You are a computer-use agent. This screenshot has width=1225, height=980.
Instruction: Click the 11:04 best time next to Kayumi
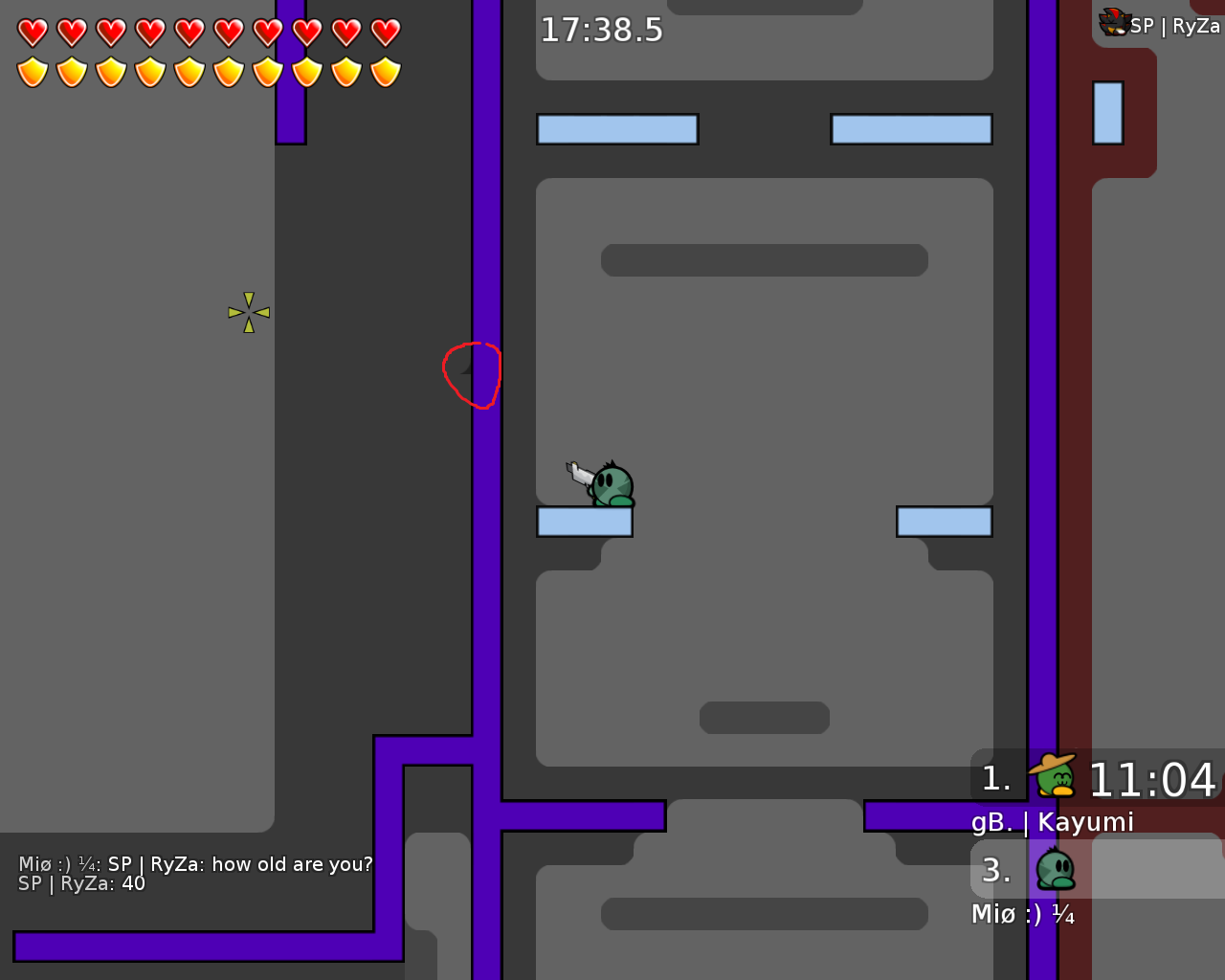[x=1153, y=779]
